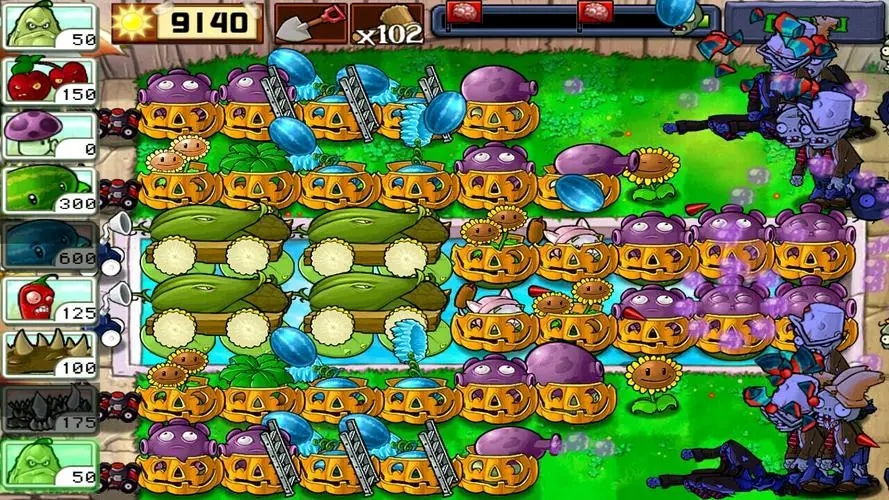Select the Spikeweed seed packet
889x500 pixels.
pyautogui.click(x=50, y=353)
